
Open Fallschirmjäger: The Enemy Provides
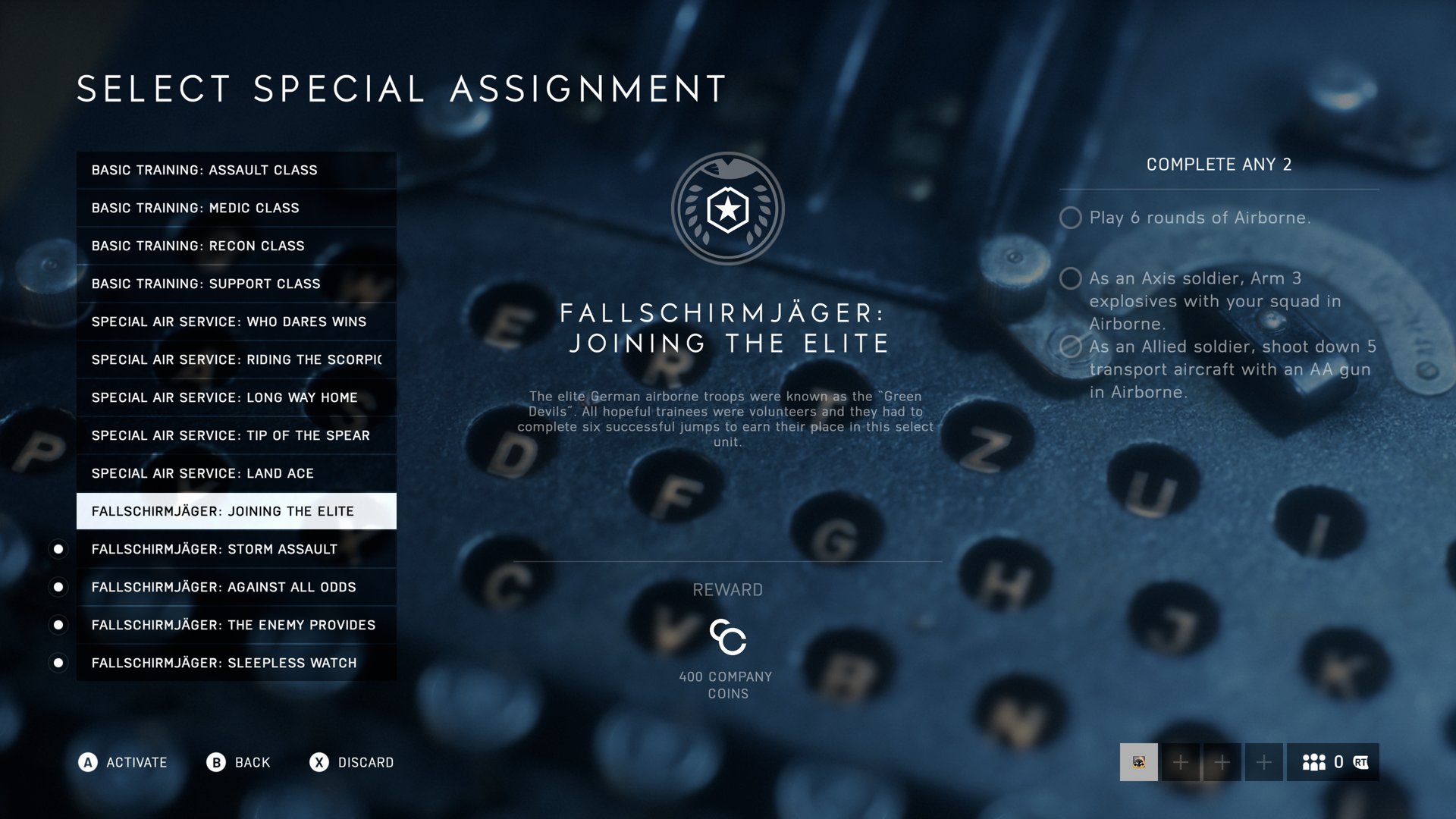[236, 625]
